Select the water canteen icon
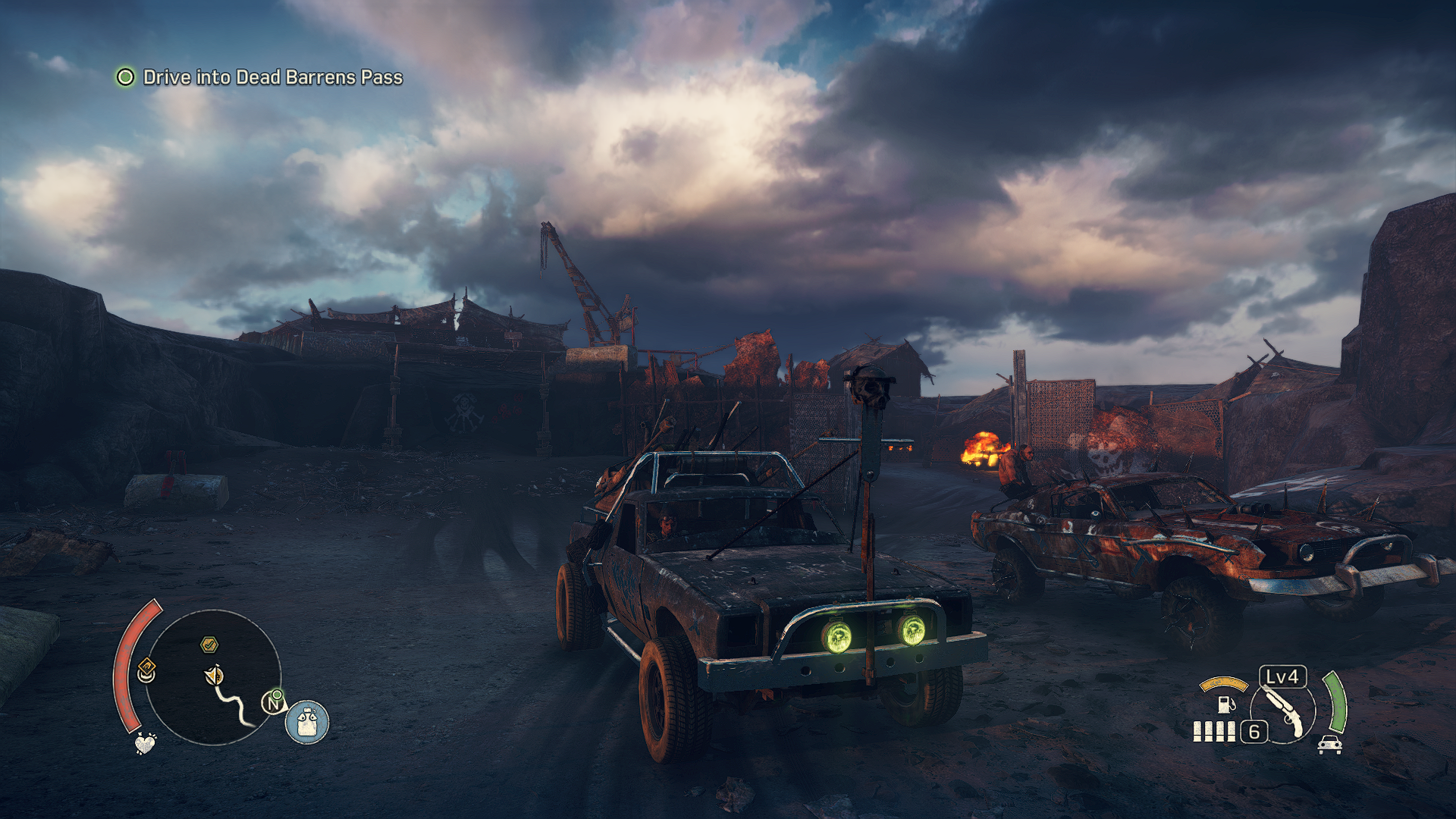1456x819 pixels. pos(307,722)
